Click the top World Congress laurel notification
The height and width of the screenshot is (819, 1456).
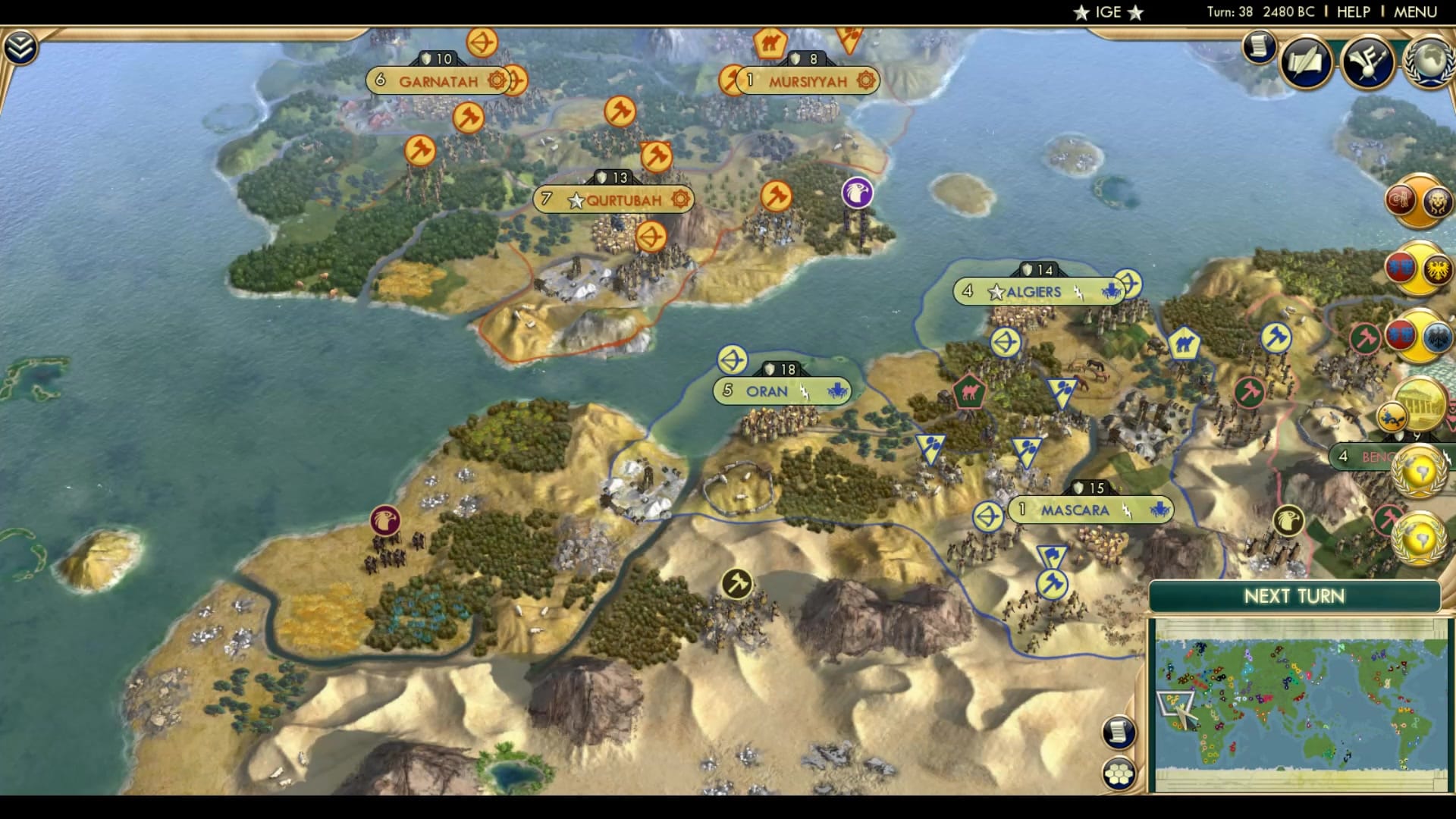coord(1420,470)
